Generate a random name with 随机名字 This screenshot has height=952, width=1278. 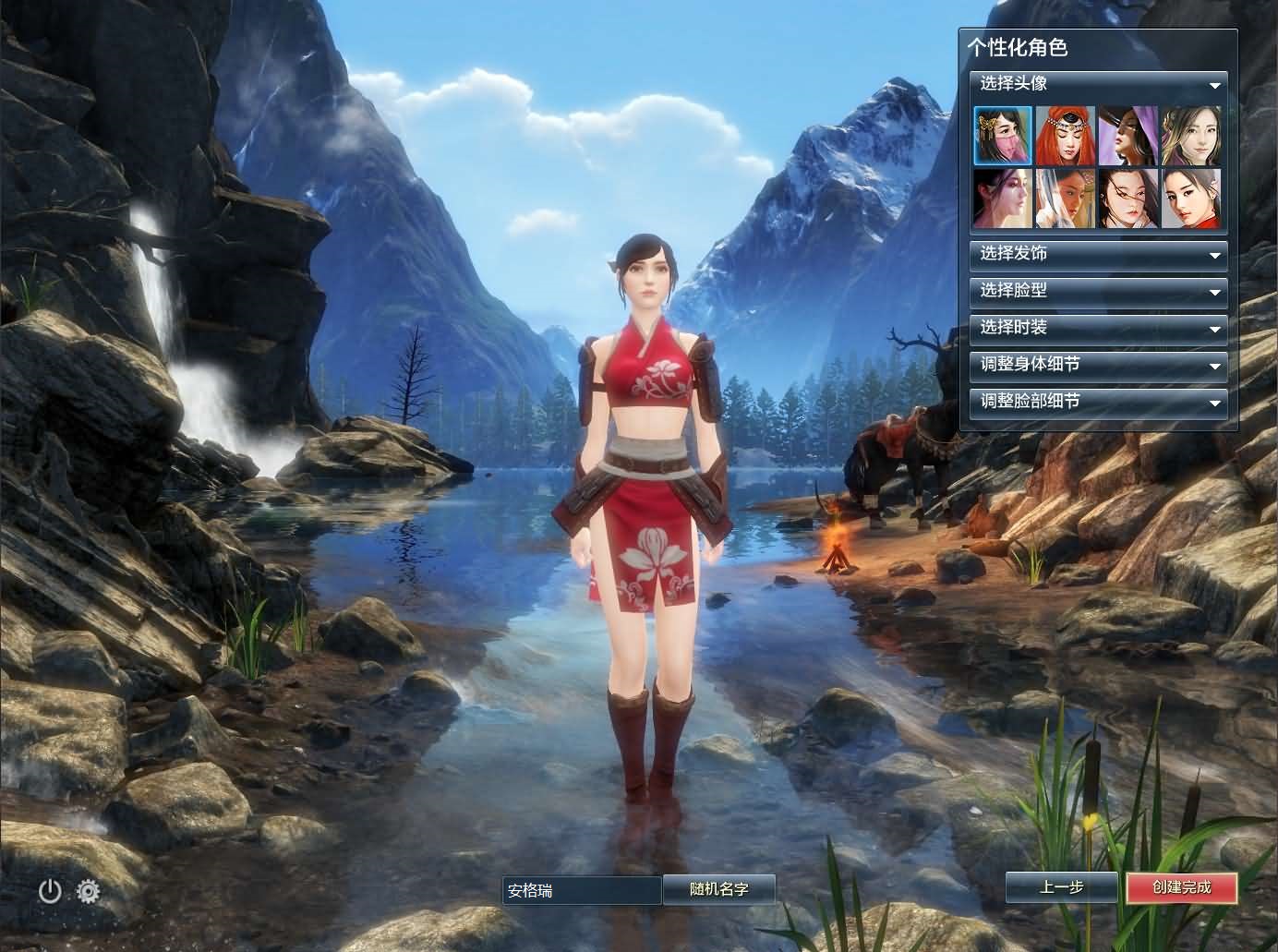(x=719, y=889)
